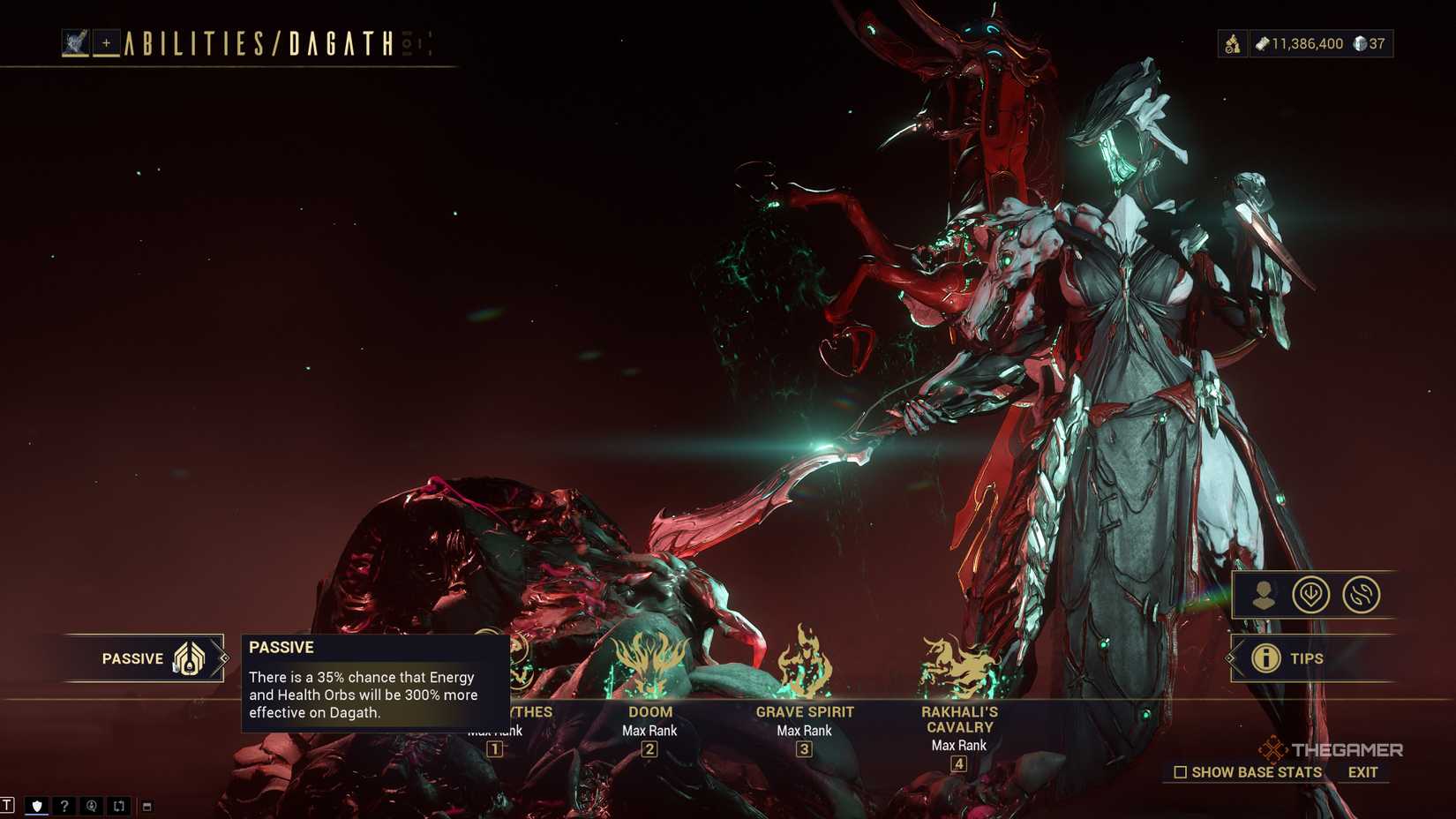Select the avatar view icon above Tips
The height and width of the screenshot is (819, 1456).
(1264, 596)
